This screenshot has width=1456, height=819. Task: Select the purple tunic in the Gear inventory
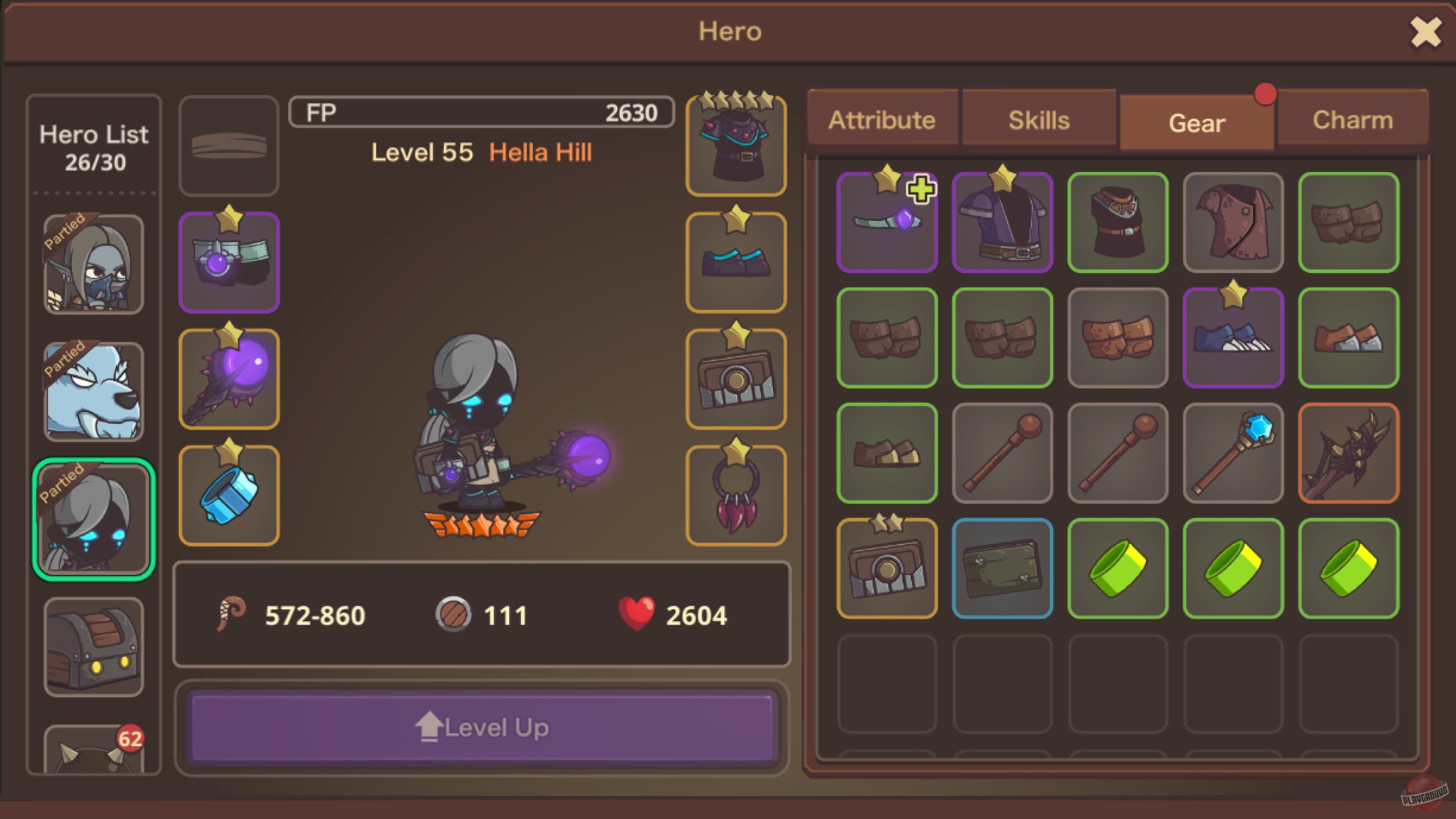[x=1002, y=222]
